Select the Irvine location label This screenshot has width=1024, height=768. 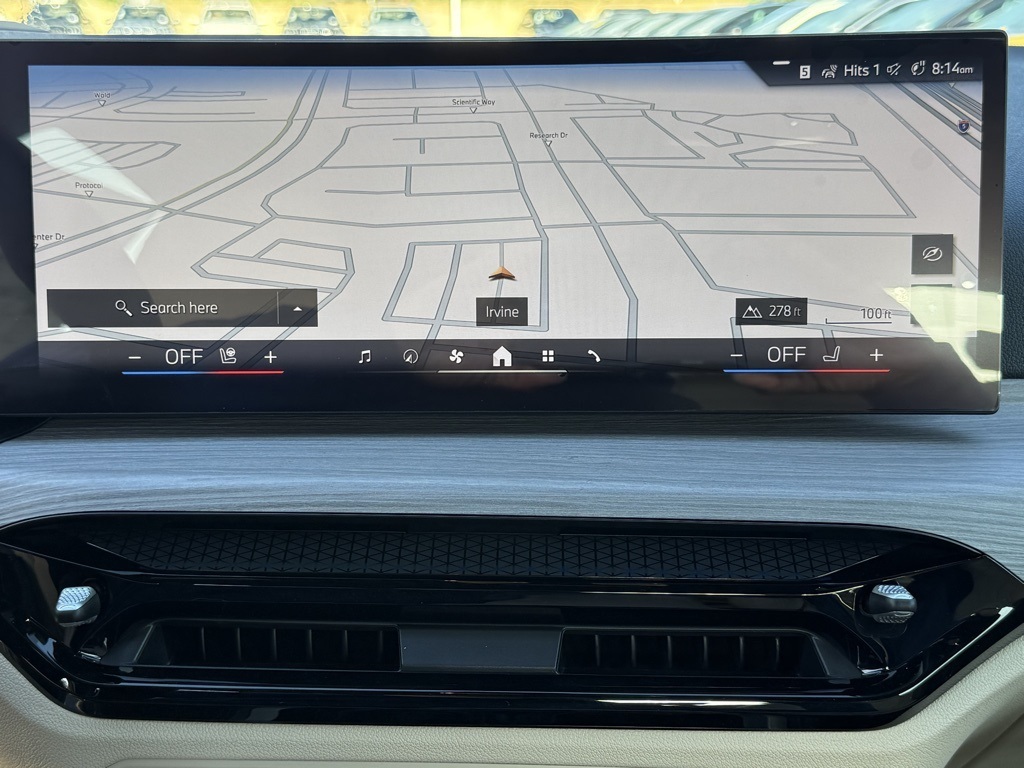pyautogui.click(x=502, y=312)
